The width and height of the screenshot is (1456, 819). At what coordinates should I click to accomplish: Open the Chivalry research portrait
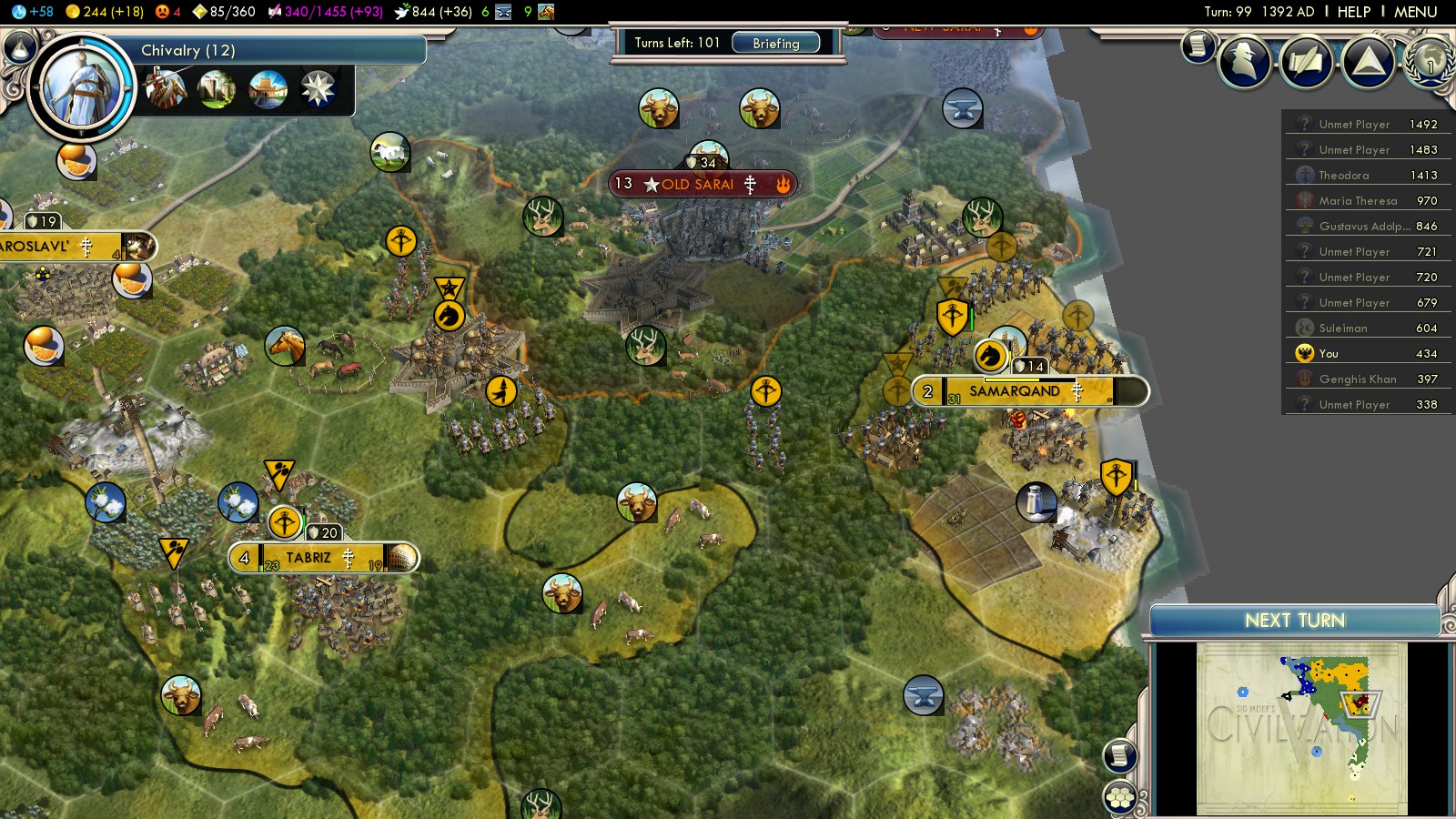(83, 87)
